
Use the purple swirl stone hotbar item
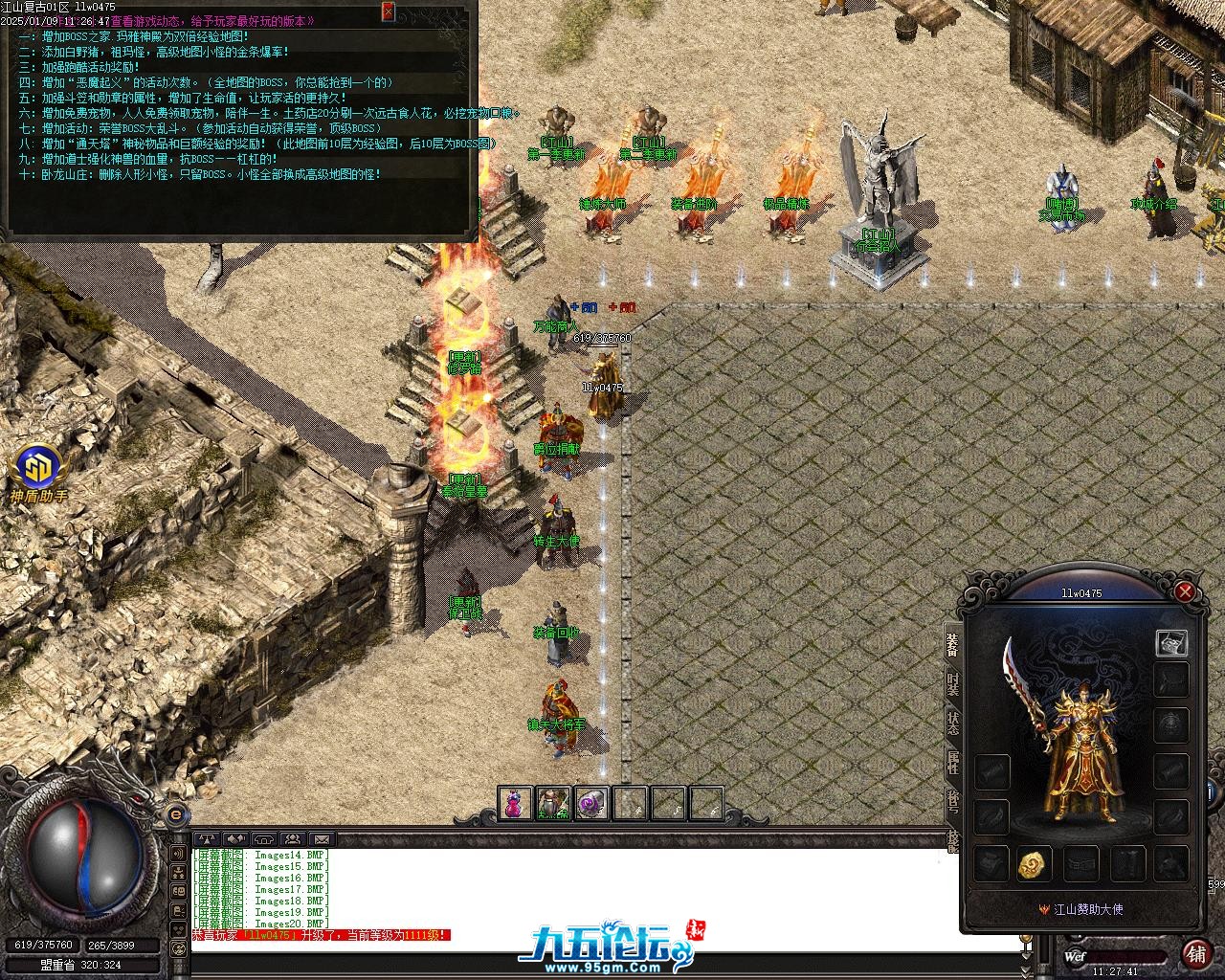590,803
